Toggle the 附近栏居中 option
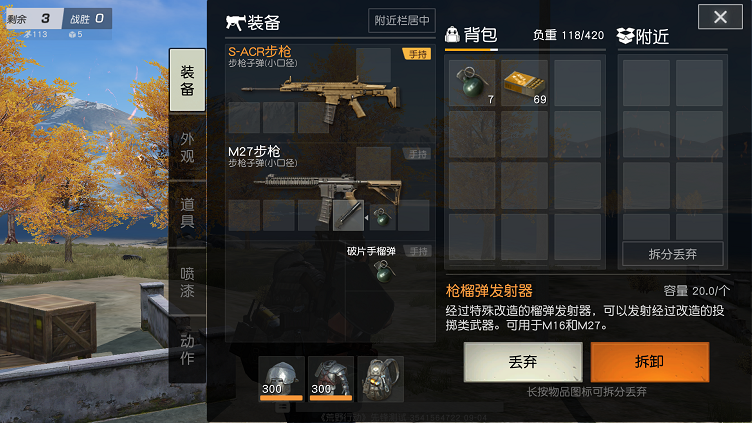Screen dimensions: 752x423 pyautogui.click(x=402, y=20)
